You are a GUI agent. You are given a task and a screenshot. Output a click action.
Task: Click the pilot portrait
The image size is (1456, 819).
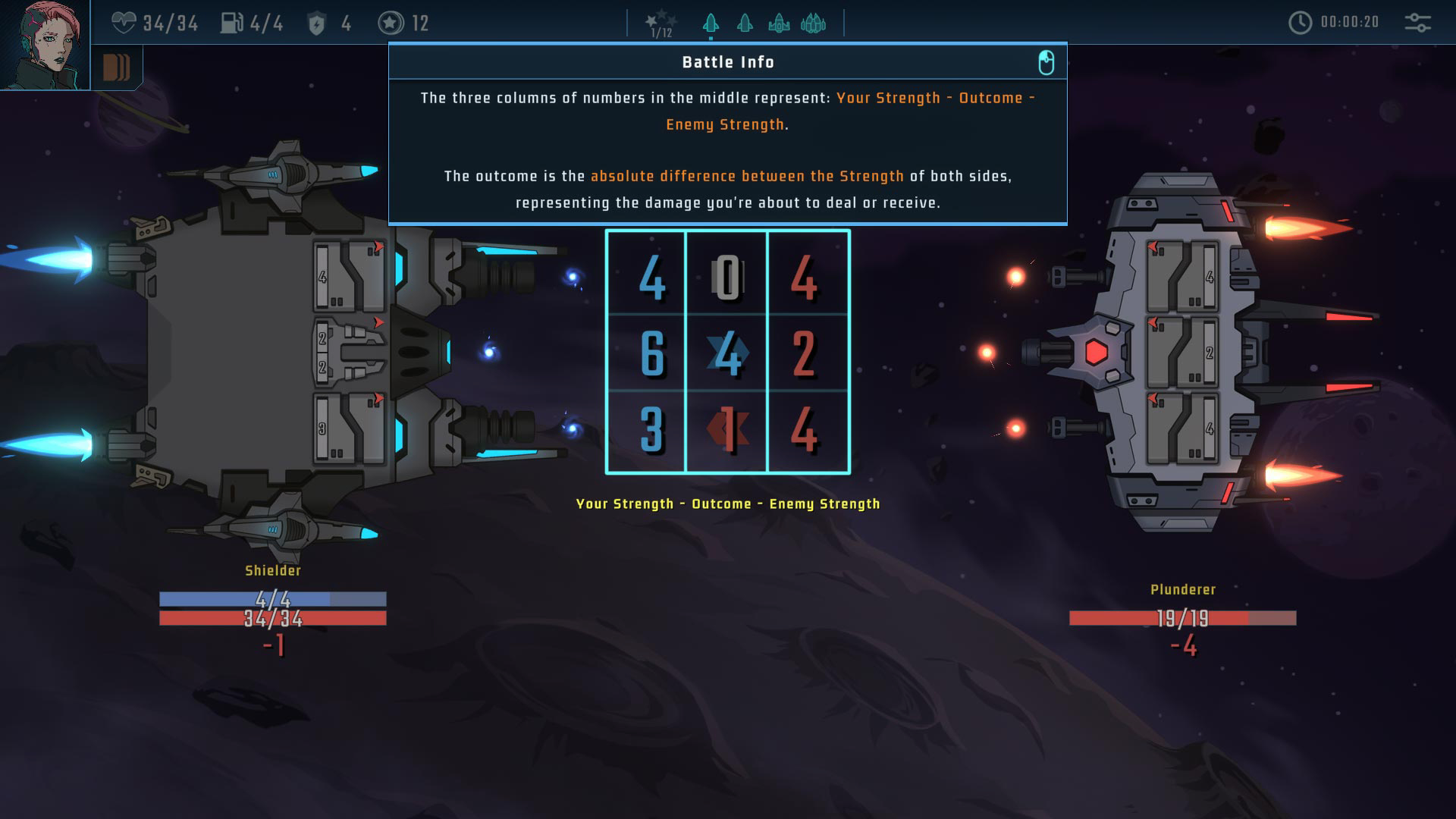click(x=45, y=45)
